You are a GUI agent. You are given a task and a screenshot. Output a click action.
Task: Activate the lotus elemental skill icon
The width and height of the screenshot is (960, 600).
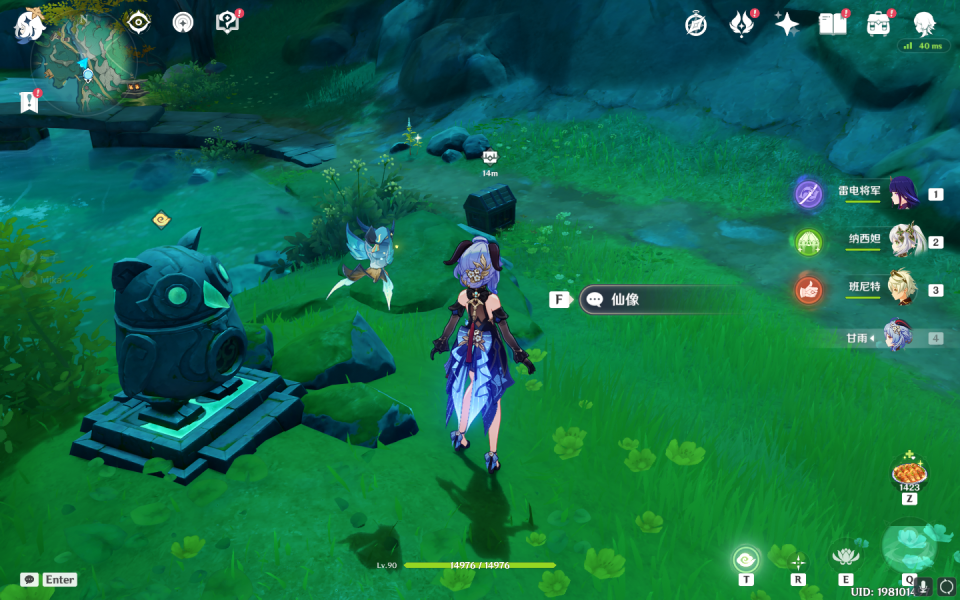(845, 556)
